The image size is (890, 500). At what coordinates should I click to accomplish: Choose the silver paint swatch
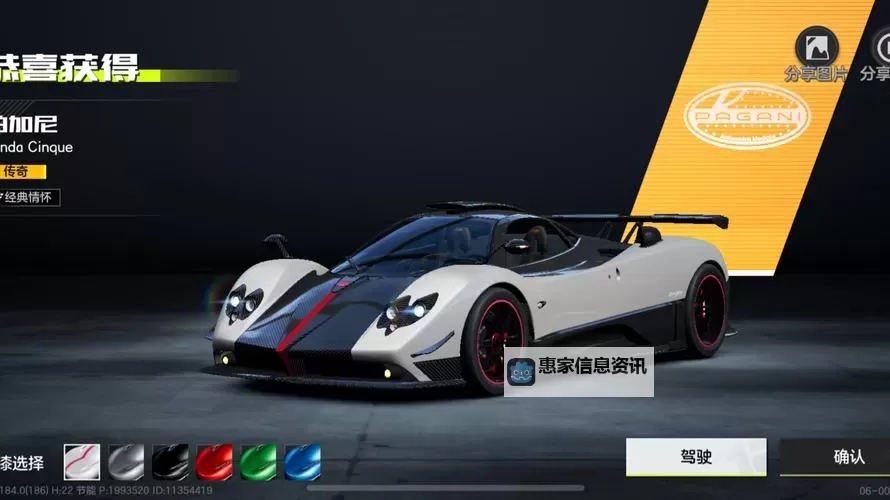tap(126, 462)
